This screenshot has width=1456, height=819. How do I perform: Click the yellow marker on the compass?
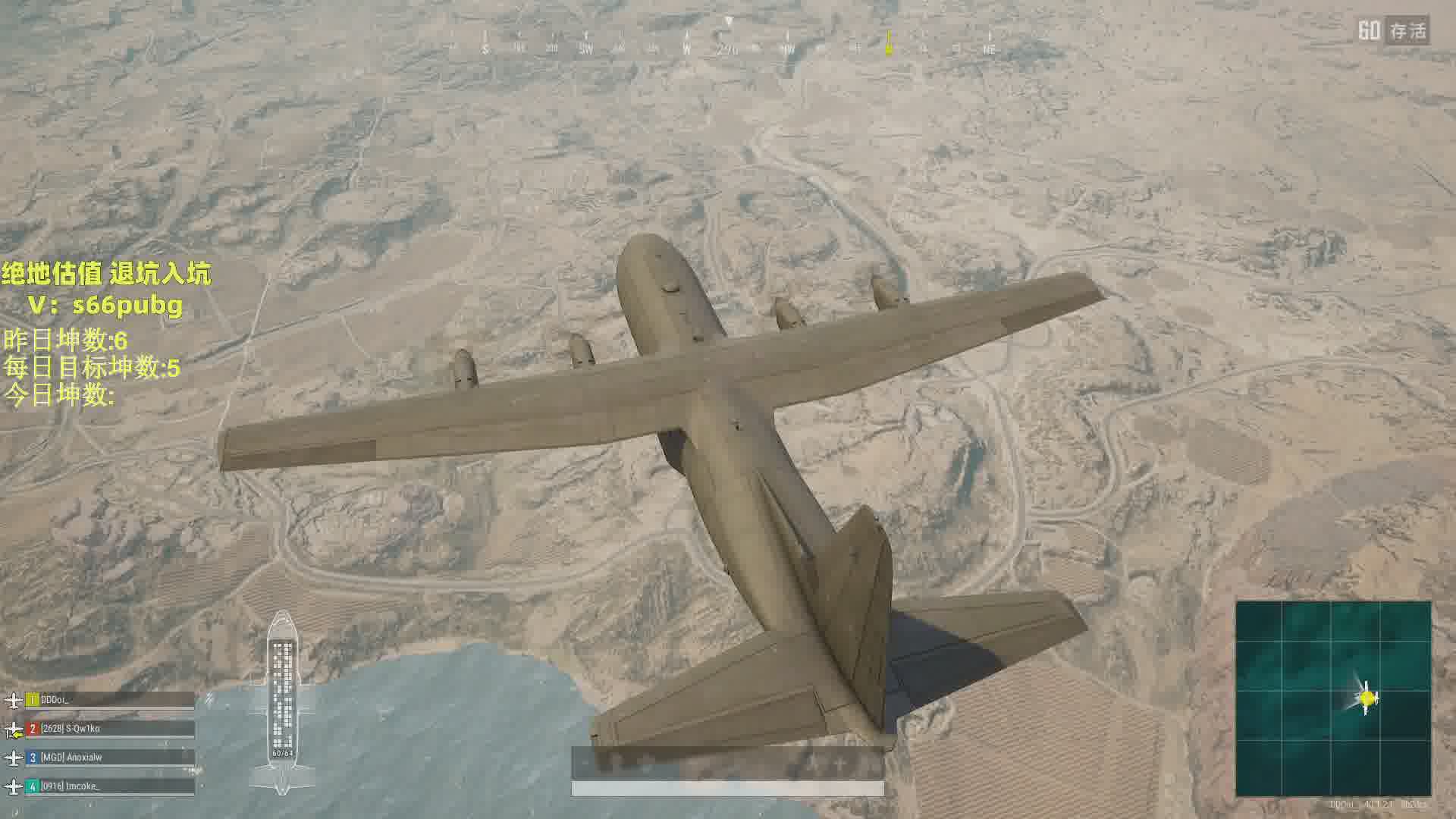[889, 45]
